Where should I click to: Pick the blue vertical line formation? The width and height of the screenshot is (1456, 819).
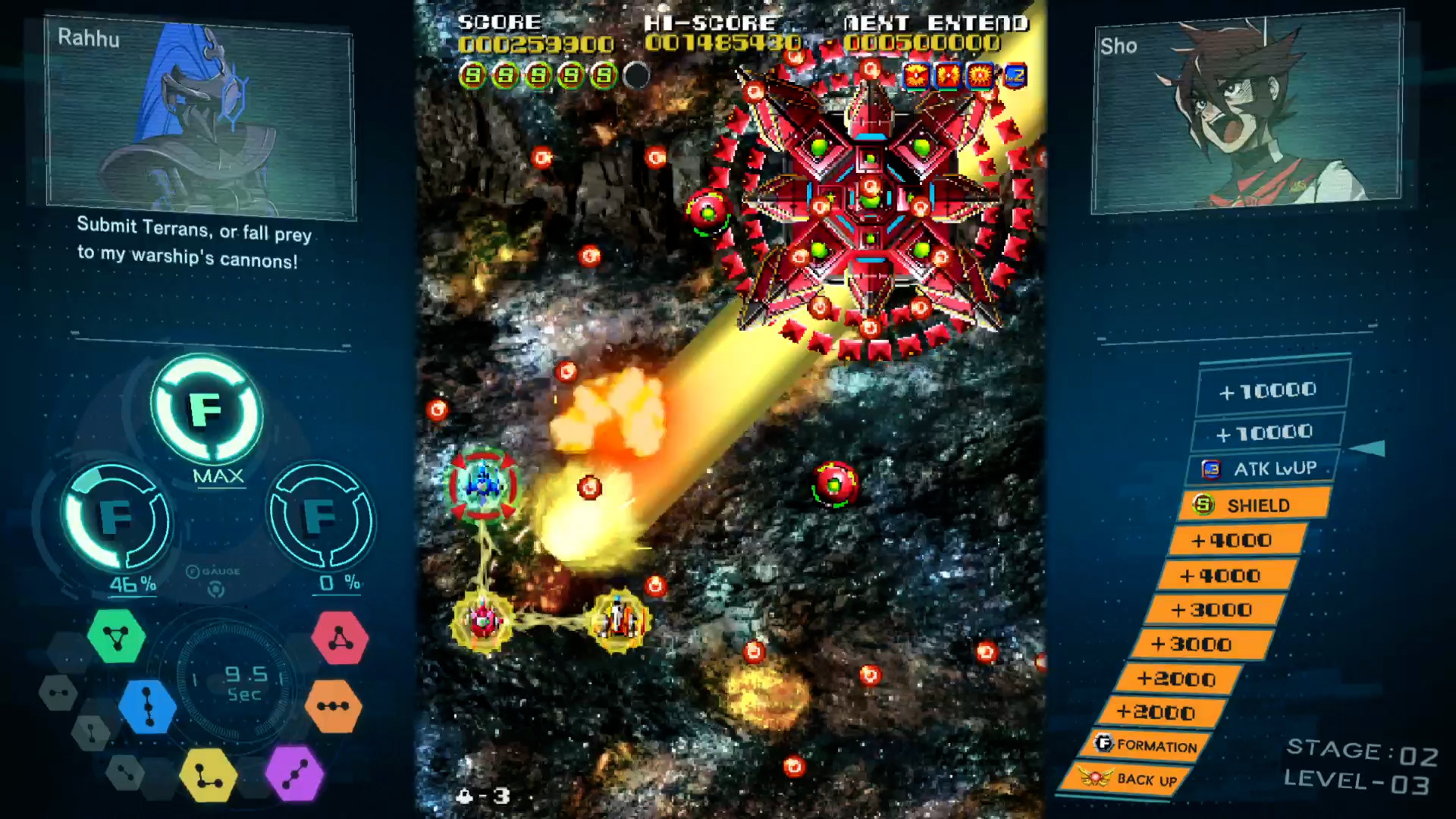[146, 707]
